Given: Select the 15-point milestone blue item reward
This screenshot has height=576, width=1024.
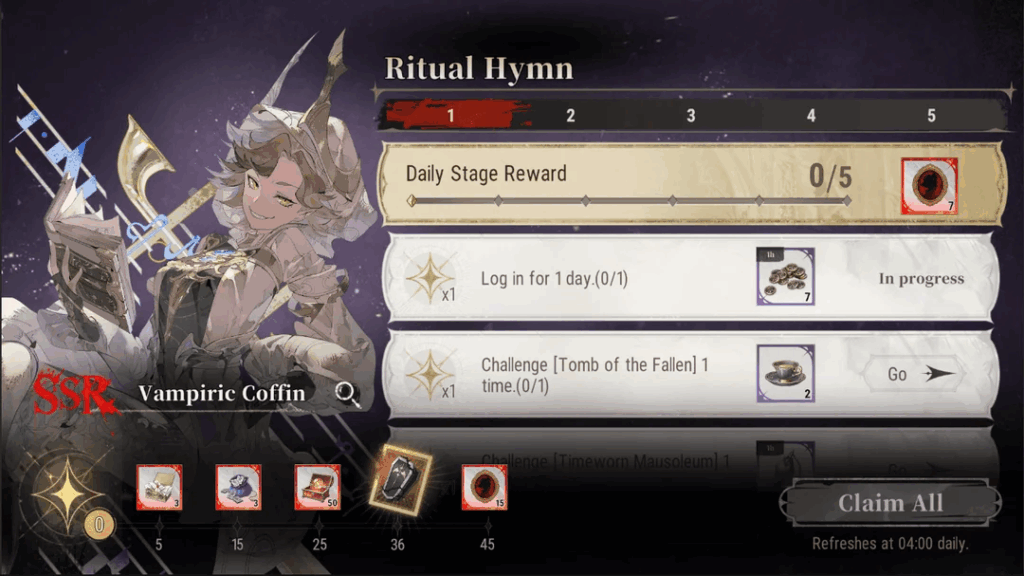Looking at the screenshot, I should pos(238,488).
